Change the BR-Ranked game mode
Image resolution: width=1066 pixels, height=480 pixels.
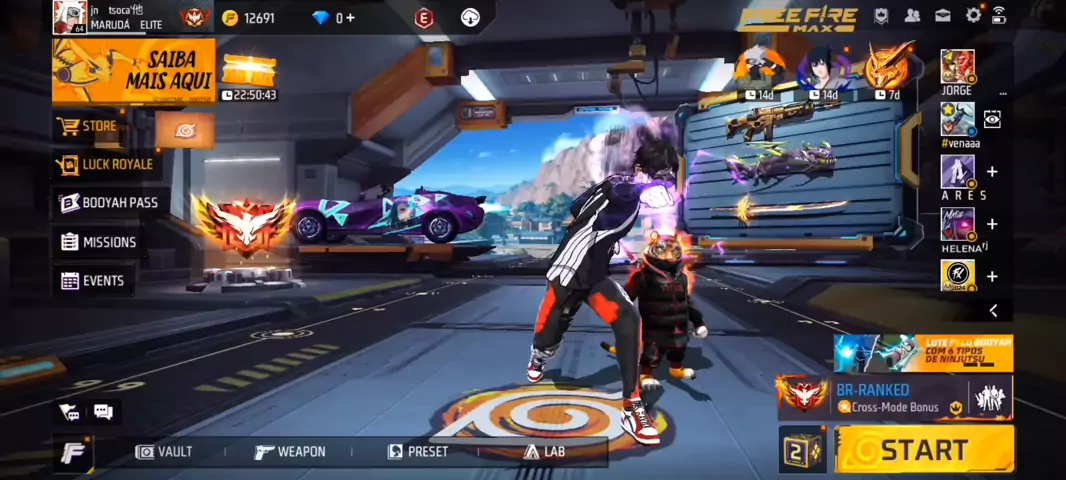880,397
